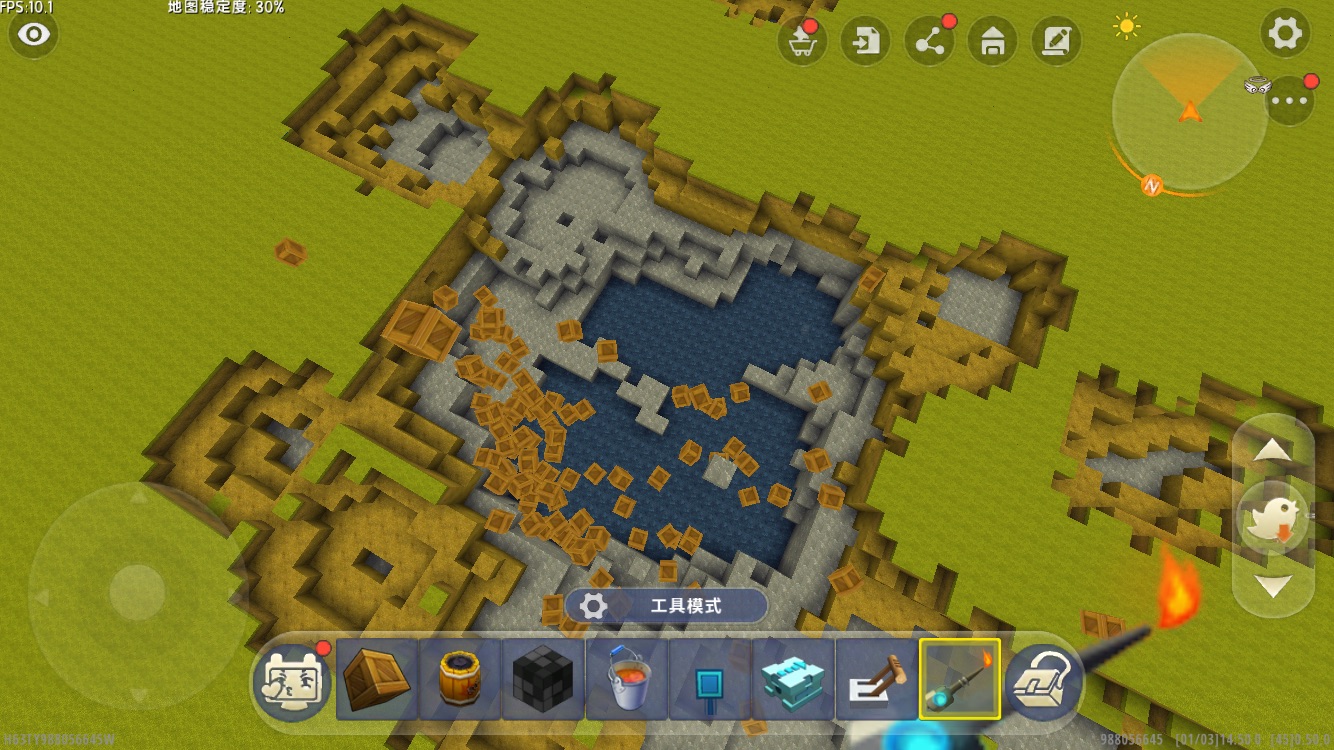Image resolution: width=1334 pixels, height=750 pixels.
Task: Select the blue signpost hotbar slot
Action: (x=710, y=680)
